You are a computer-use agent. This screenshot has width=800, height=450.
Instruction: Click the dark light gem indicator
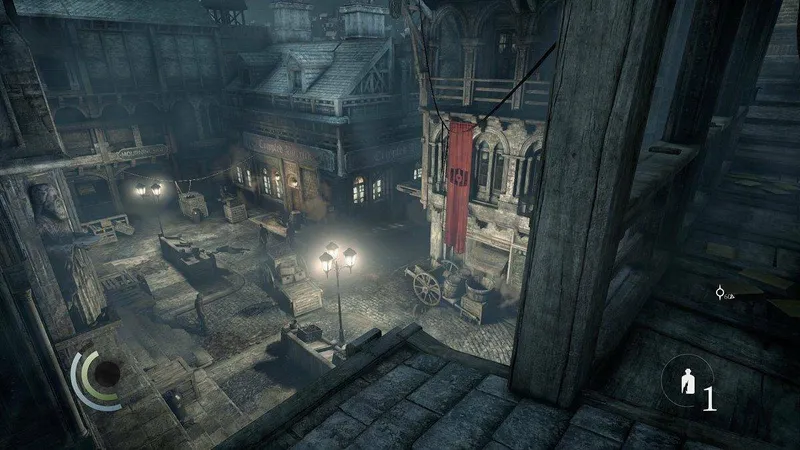tap(105, 375)
